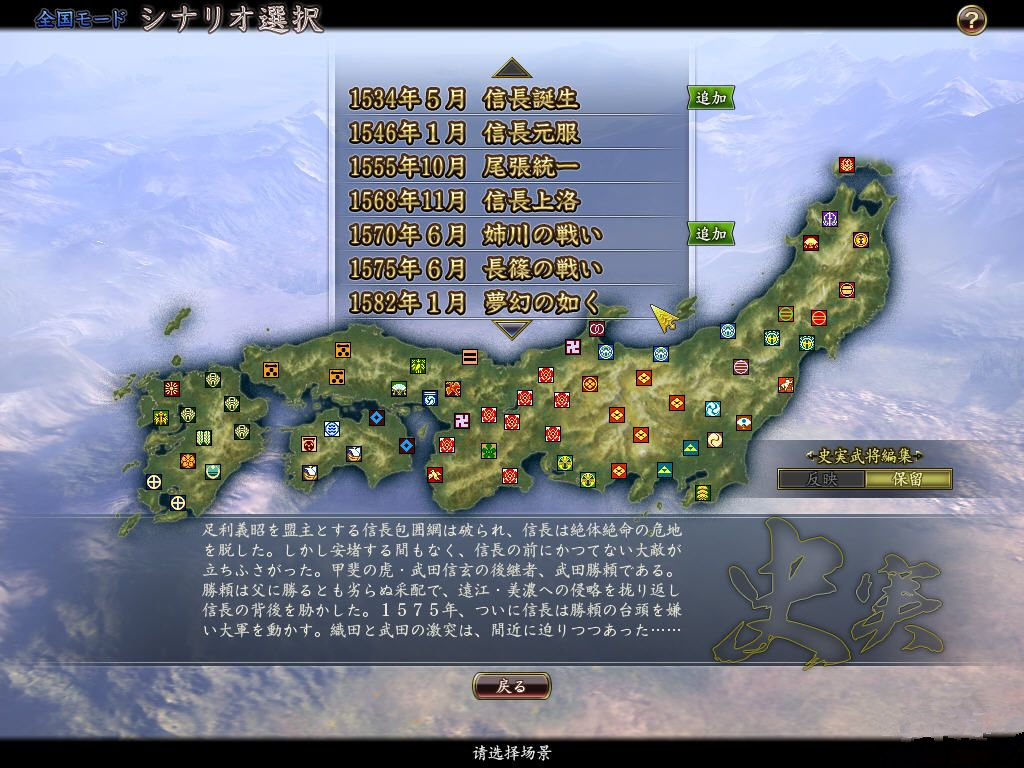Set 史実武将編集 to 反映

821,479
